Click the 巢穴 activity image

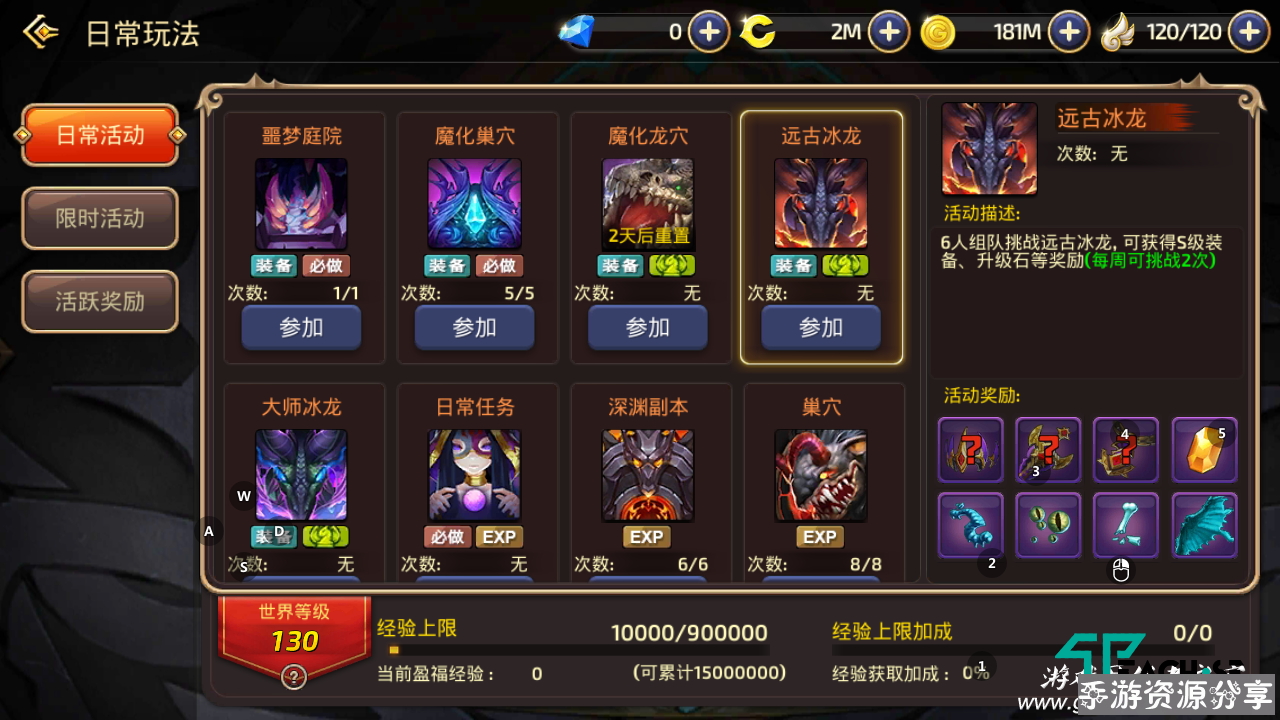click(x=821, y=477)
